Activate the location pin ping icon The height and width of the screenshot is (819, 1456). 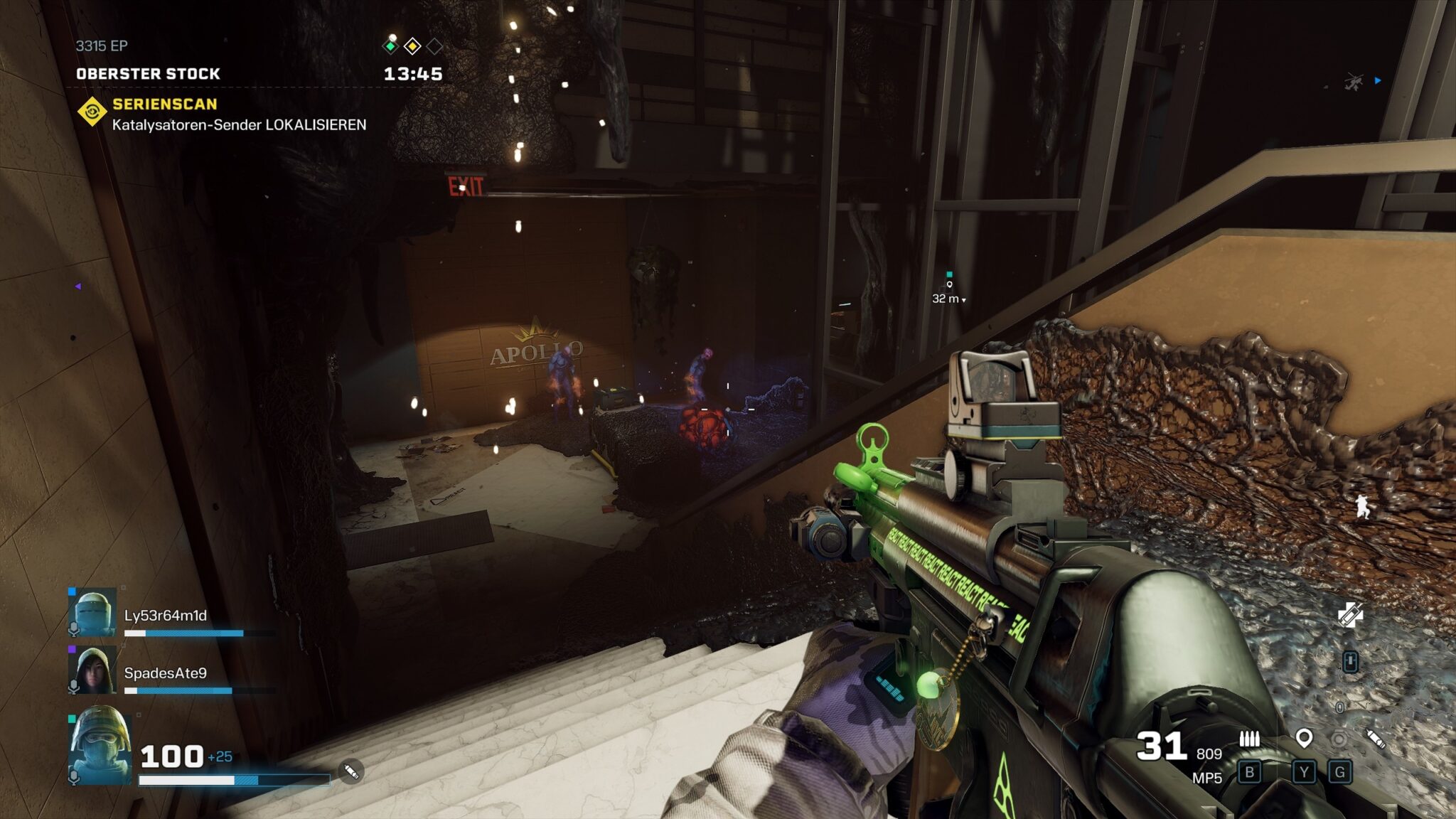(x=1304, y=739)
